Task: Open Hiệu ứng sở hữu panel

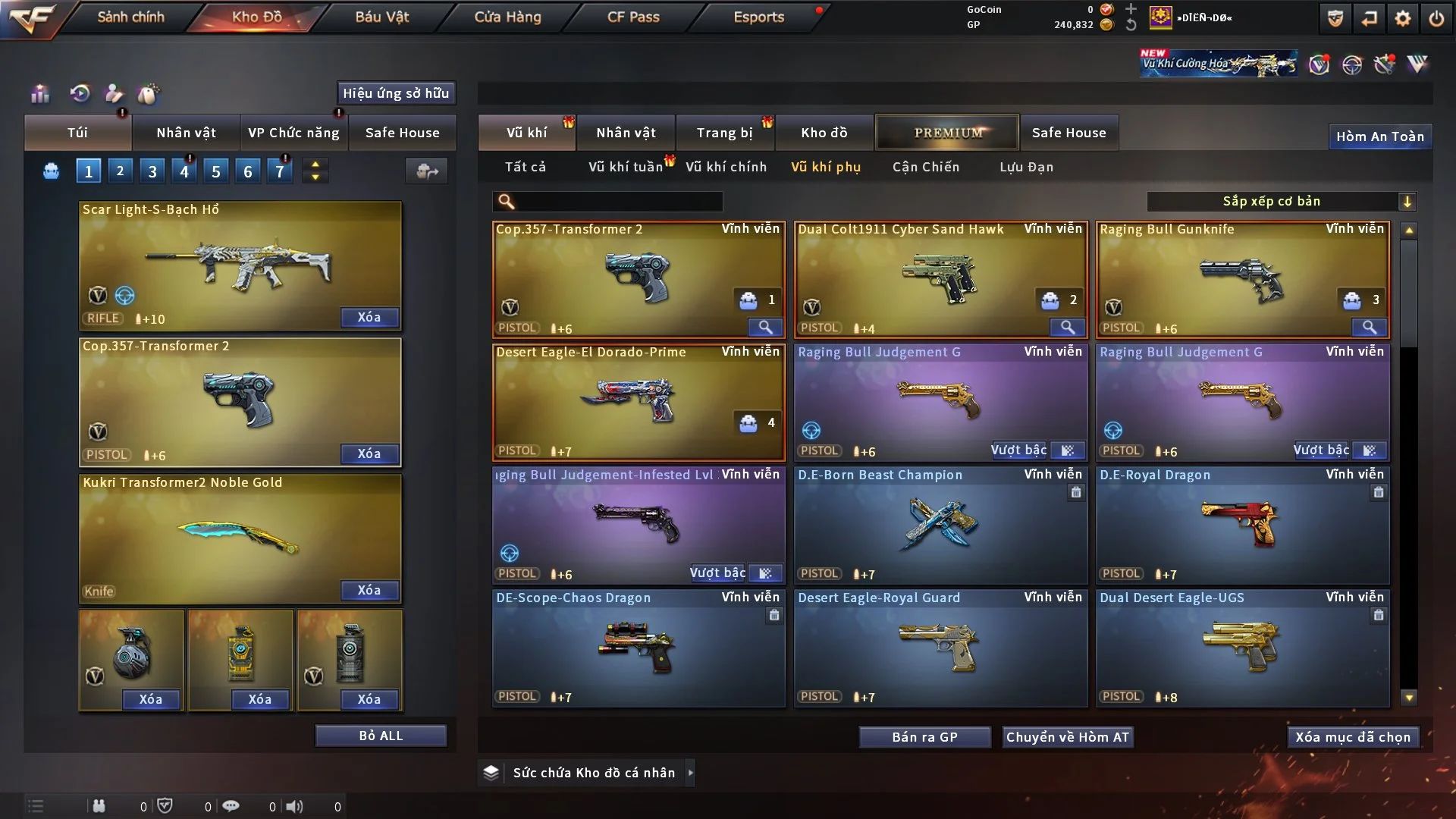Action: (395, 93)
